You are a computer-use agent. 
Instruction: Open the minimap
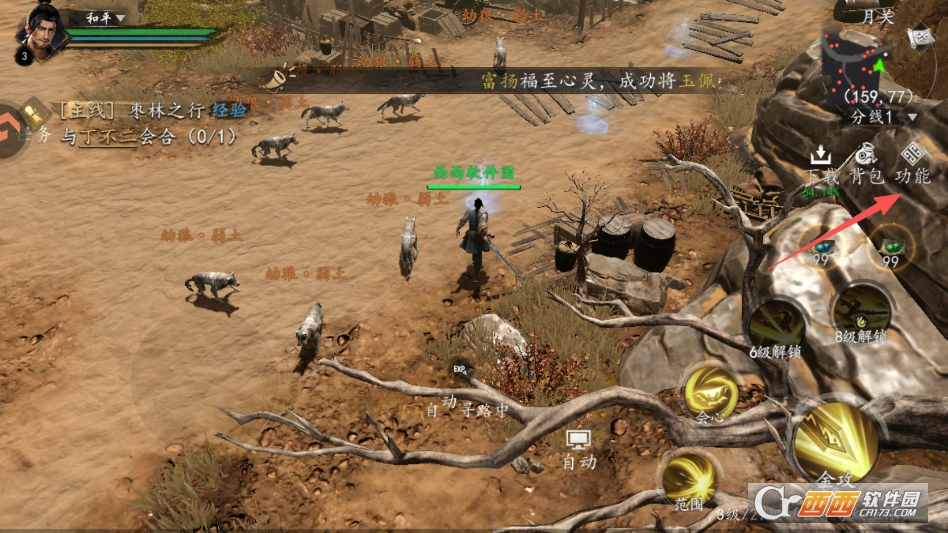(x=857, y=65)
